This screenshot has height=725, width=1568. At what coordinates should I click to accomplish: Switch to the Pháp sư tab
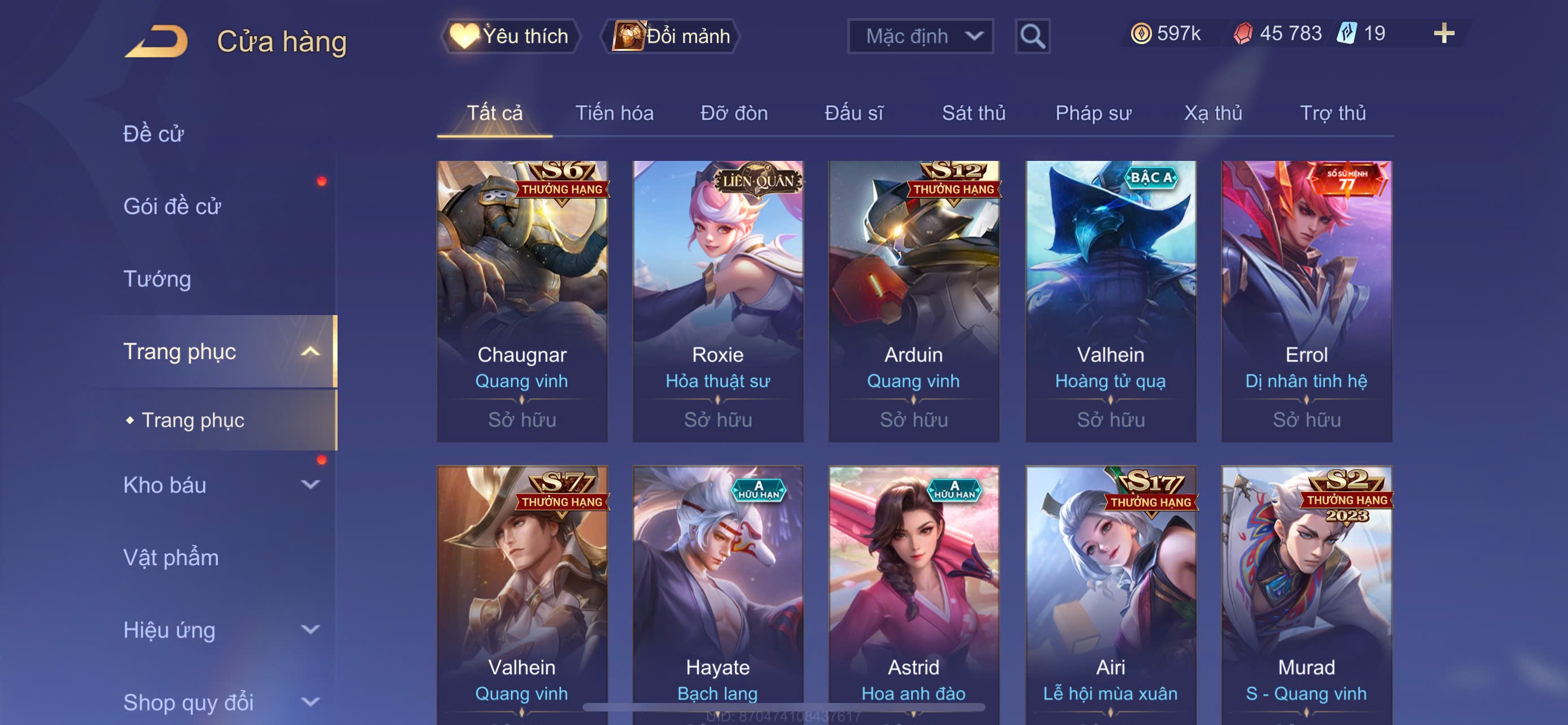coord(1093,113)
